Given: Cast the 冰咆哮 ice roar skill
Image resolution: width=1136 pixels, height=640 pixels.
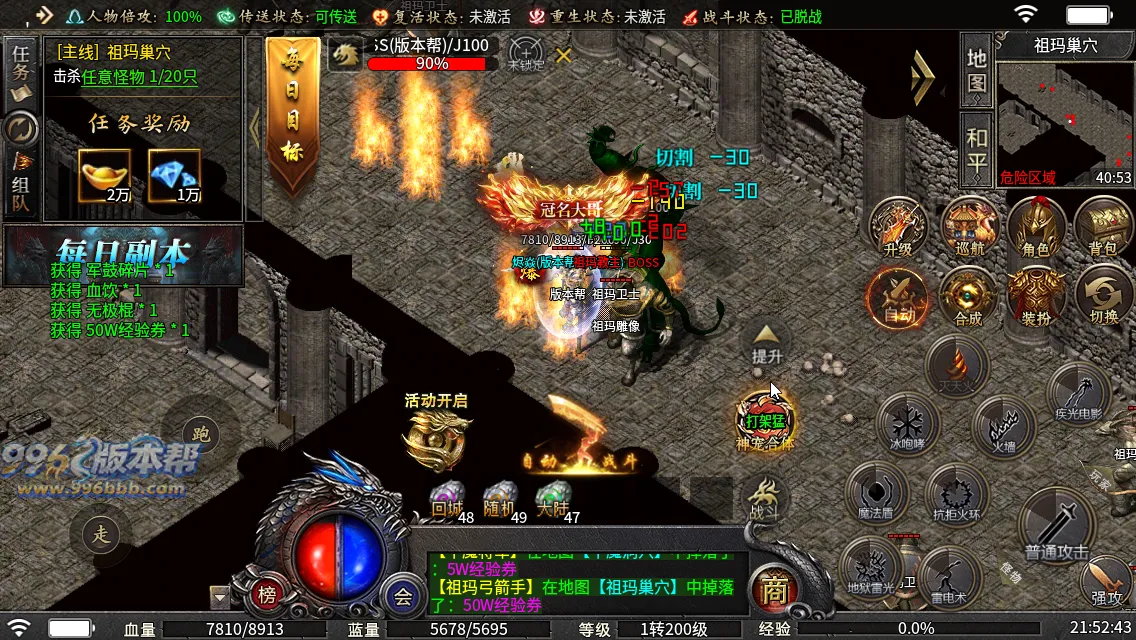Looking at the screenshot, I should [x=907, y=423].
